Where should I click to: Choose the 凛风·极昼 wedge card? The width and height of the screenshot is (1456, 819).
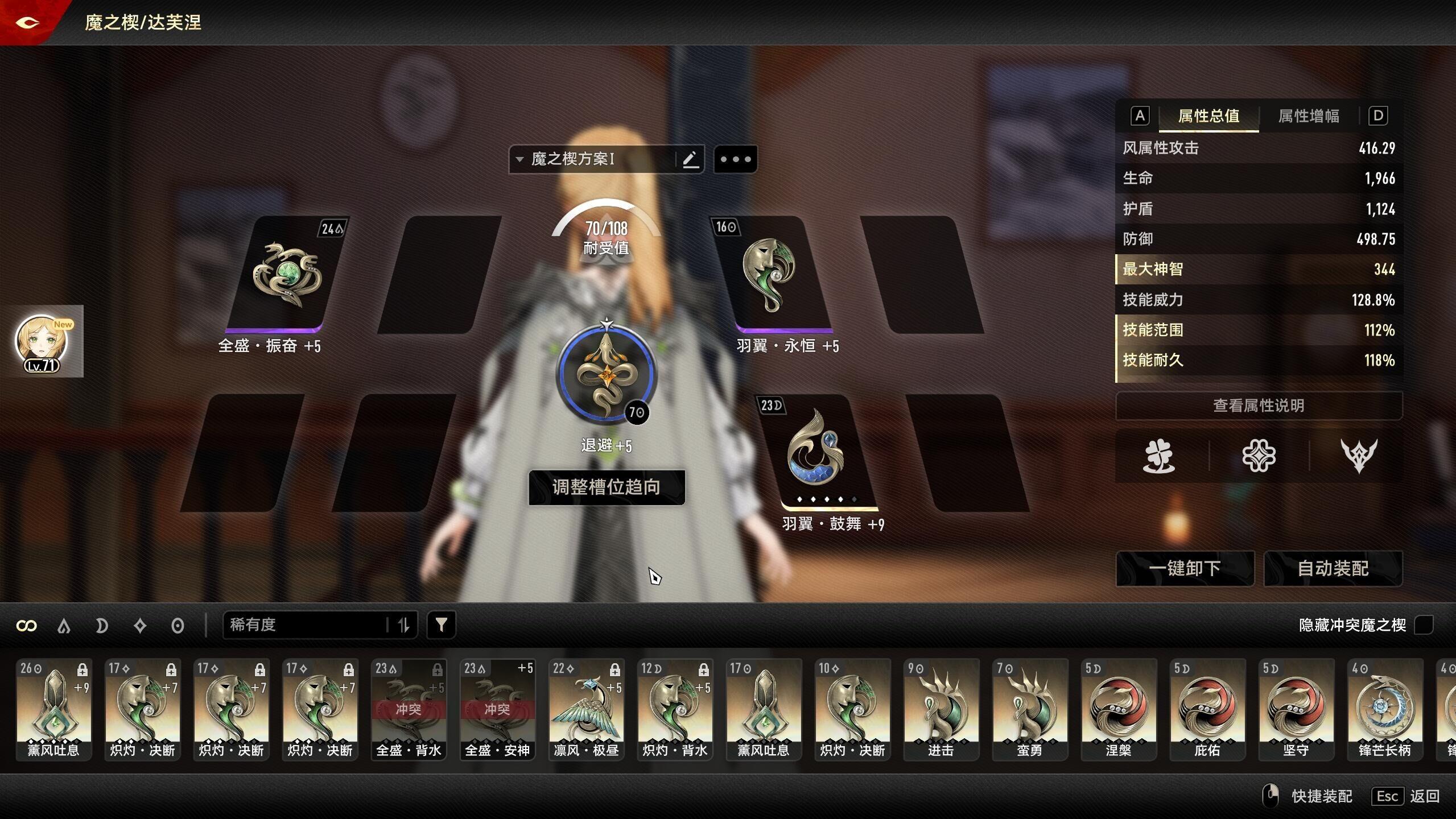pyautogui.click(x=586, y=709)
